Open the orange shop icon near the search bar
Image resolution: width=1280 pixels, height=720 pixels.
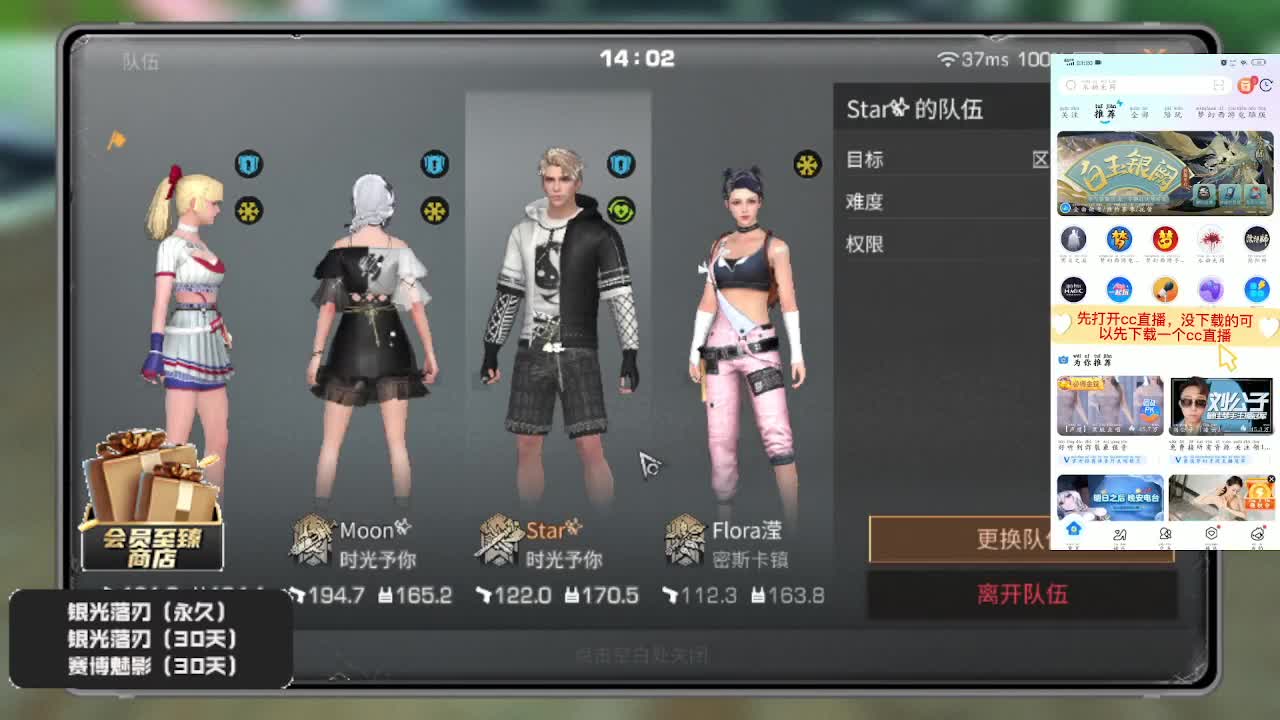point(1247,85)
